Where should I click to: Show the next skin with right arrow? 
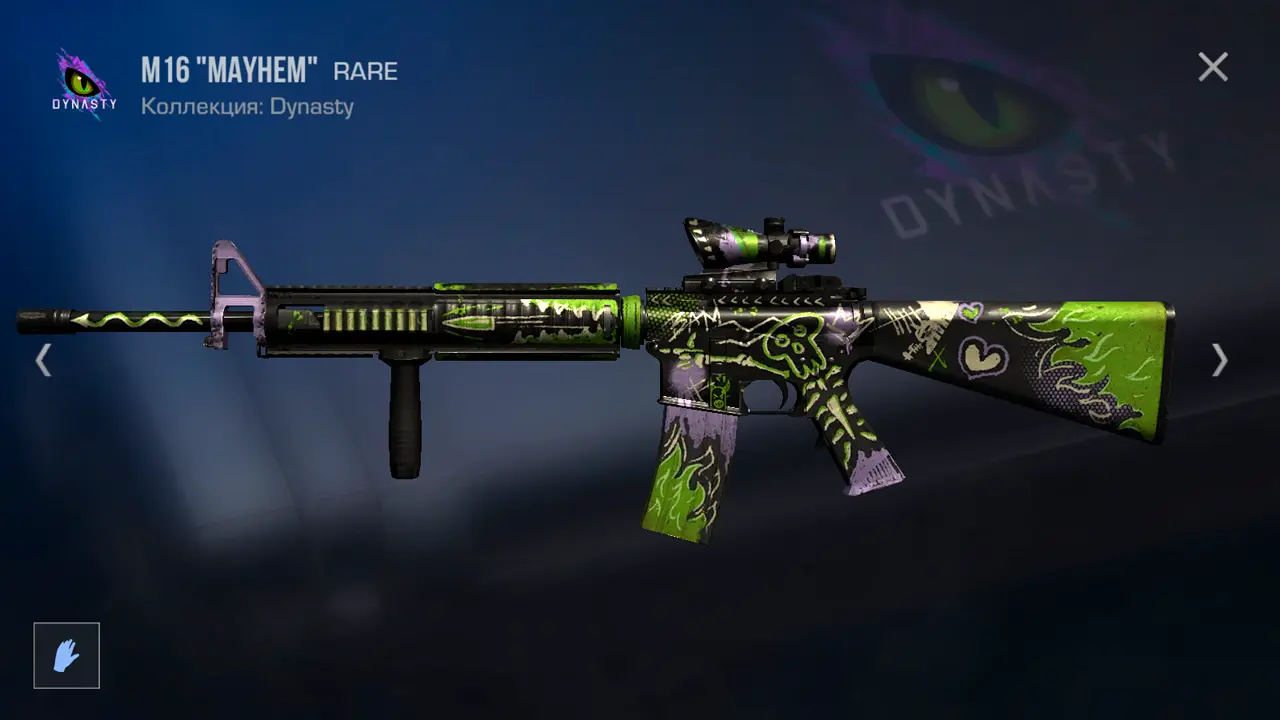pyautogui.click(x=1219, y=360)
